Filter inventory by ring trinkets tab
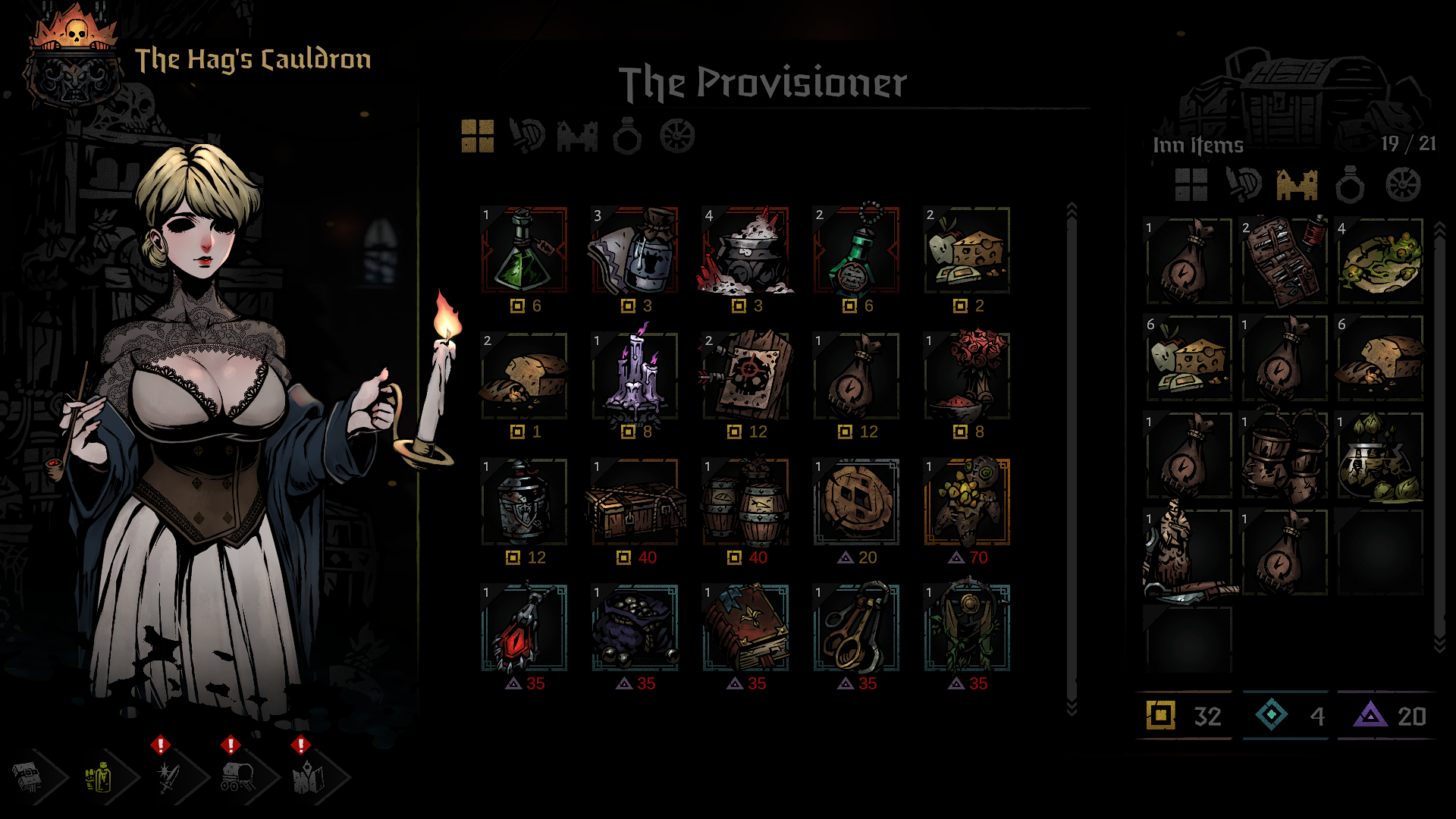The width and height of the screenshot is (1456, 819). (1350, 184)
